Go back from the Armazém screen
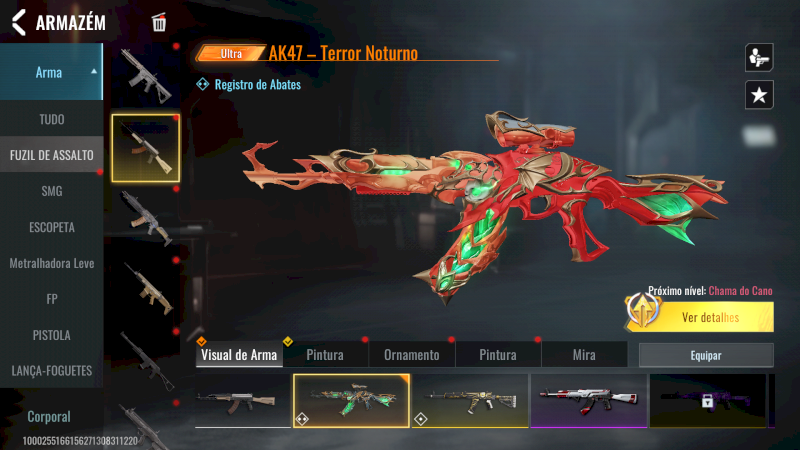800x450 pixels. click(18, 23)
